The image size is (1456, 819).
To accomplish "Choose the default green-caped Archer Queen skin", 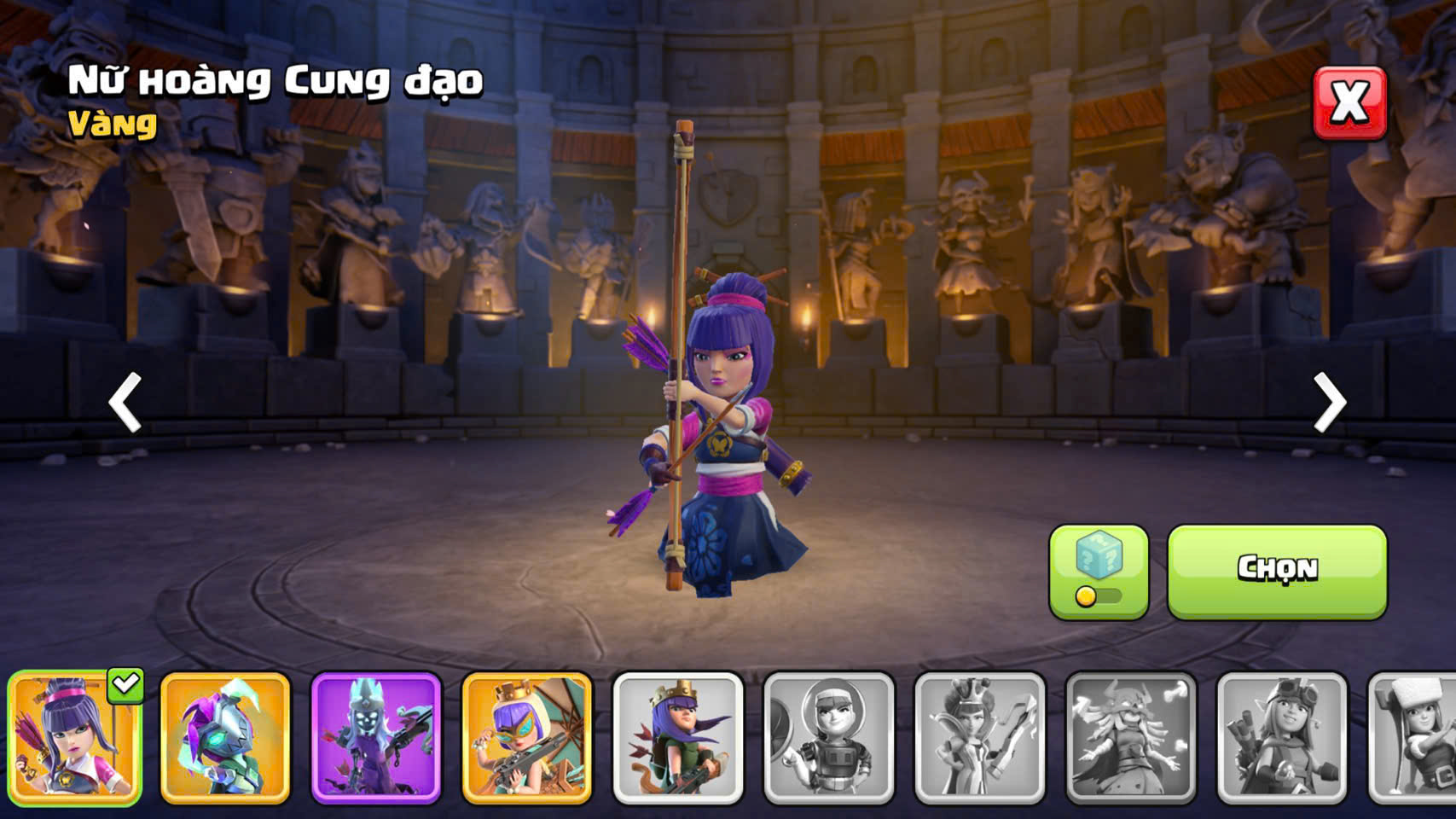I will (x=677, y=738).
